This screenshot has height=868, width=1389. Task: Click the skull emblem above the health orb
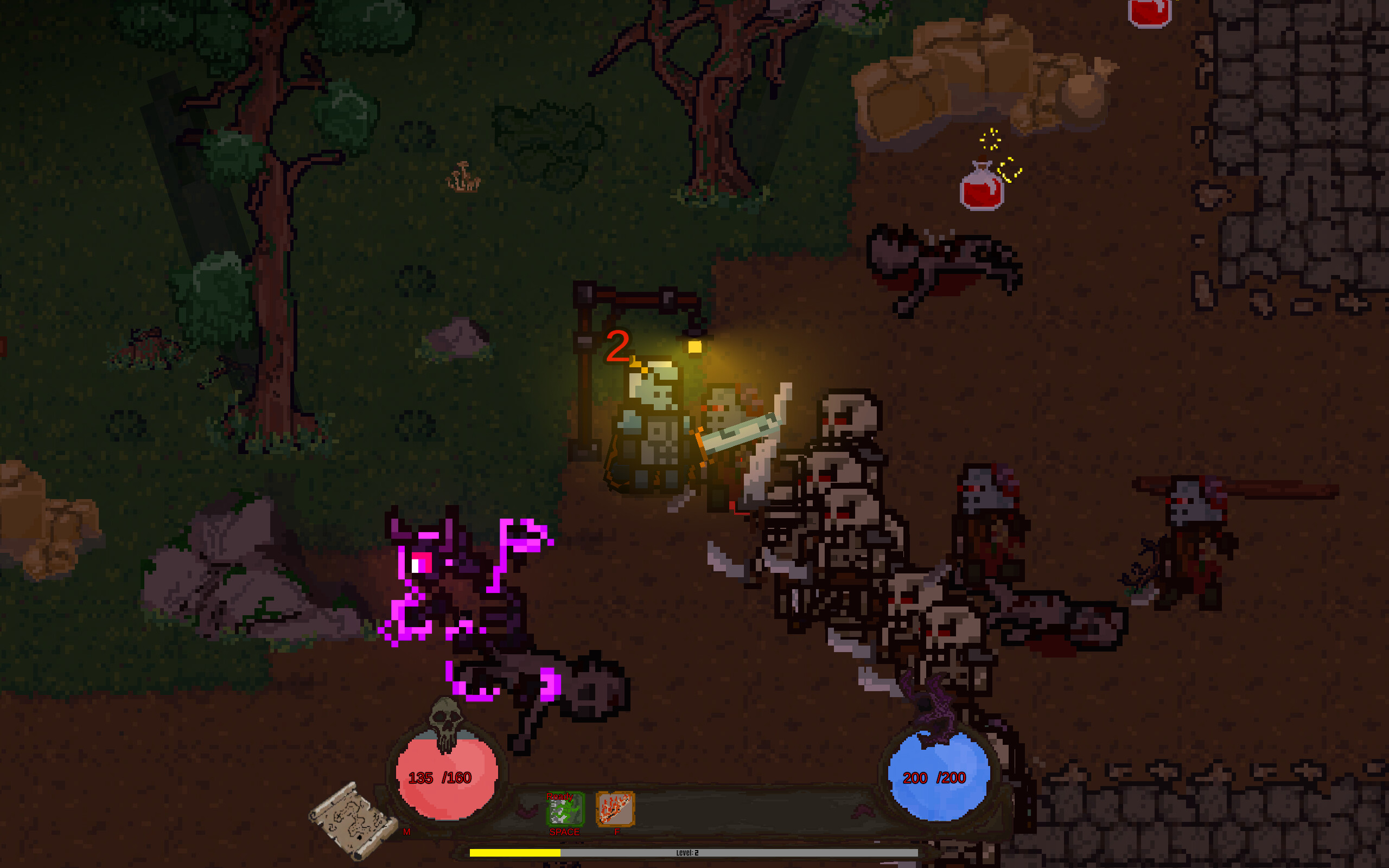[446, 720]
